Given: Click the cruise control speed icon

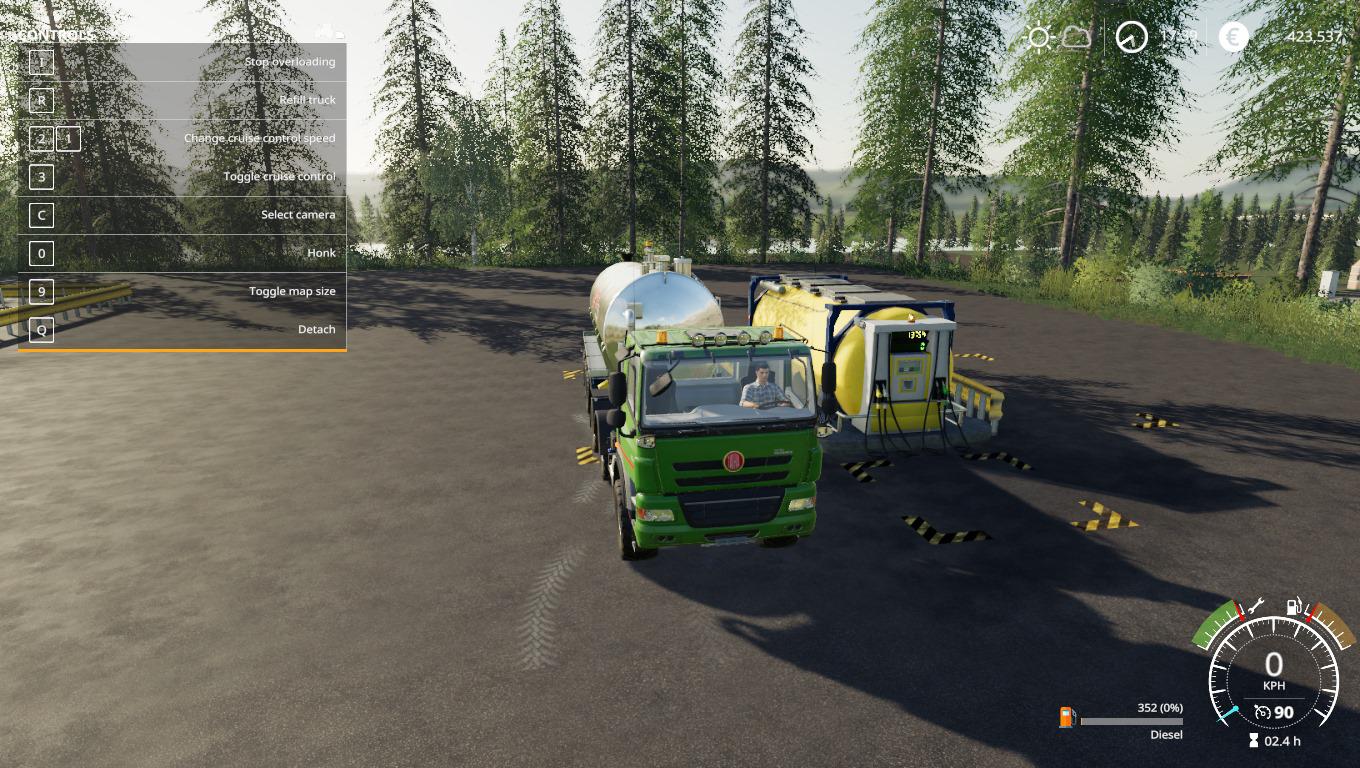Looking at the screenshot, I should 1263,712.
